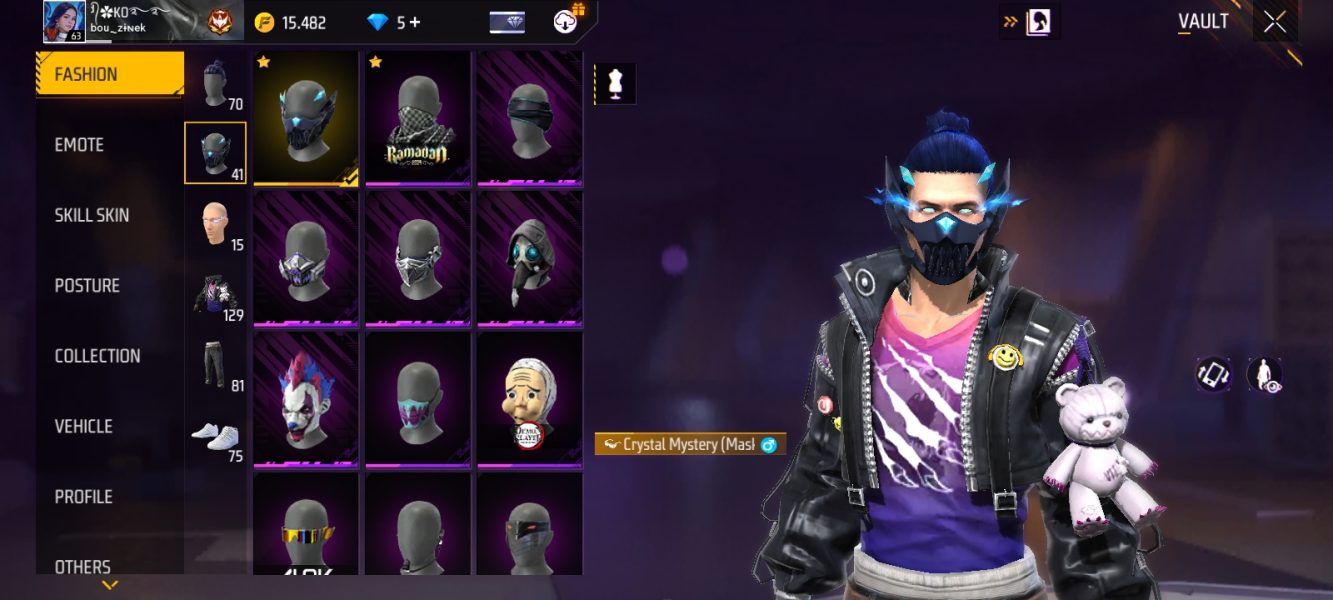Viewport: 1333px width, 600px height.
Task: Choose the plague doctor mask
Action: click(x=529, y=257)
